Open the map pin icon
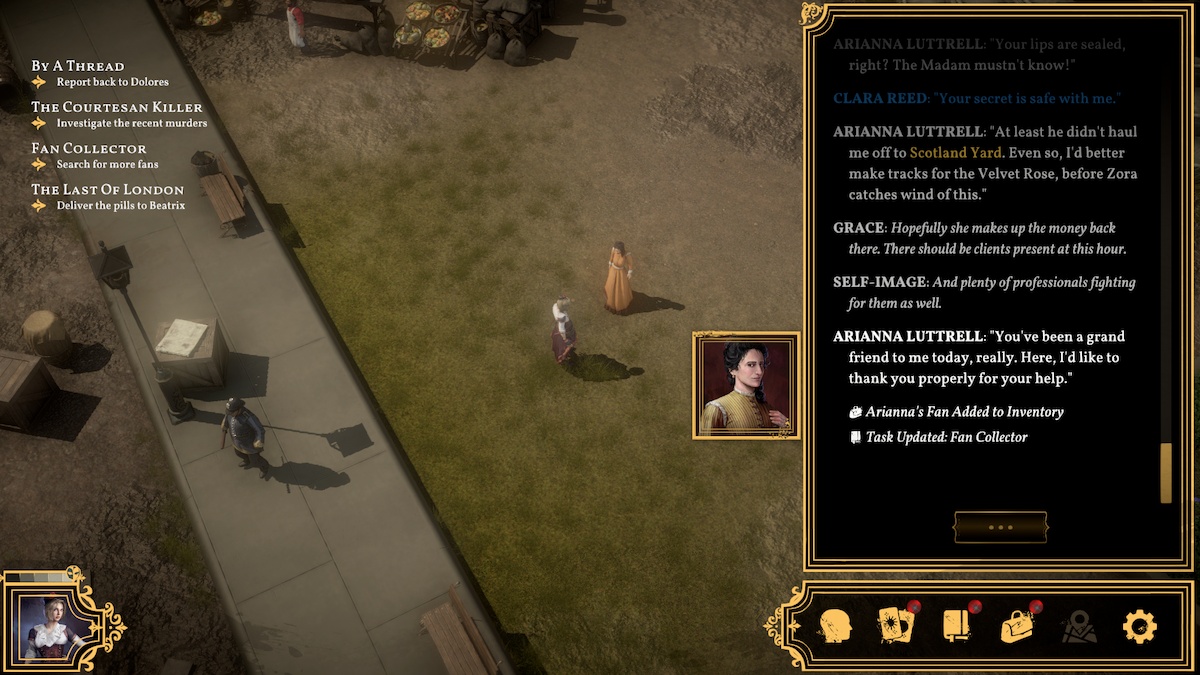This screenshot has height=675, width=1200. (1079, 627)
